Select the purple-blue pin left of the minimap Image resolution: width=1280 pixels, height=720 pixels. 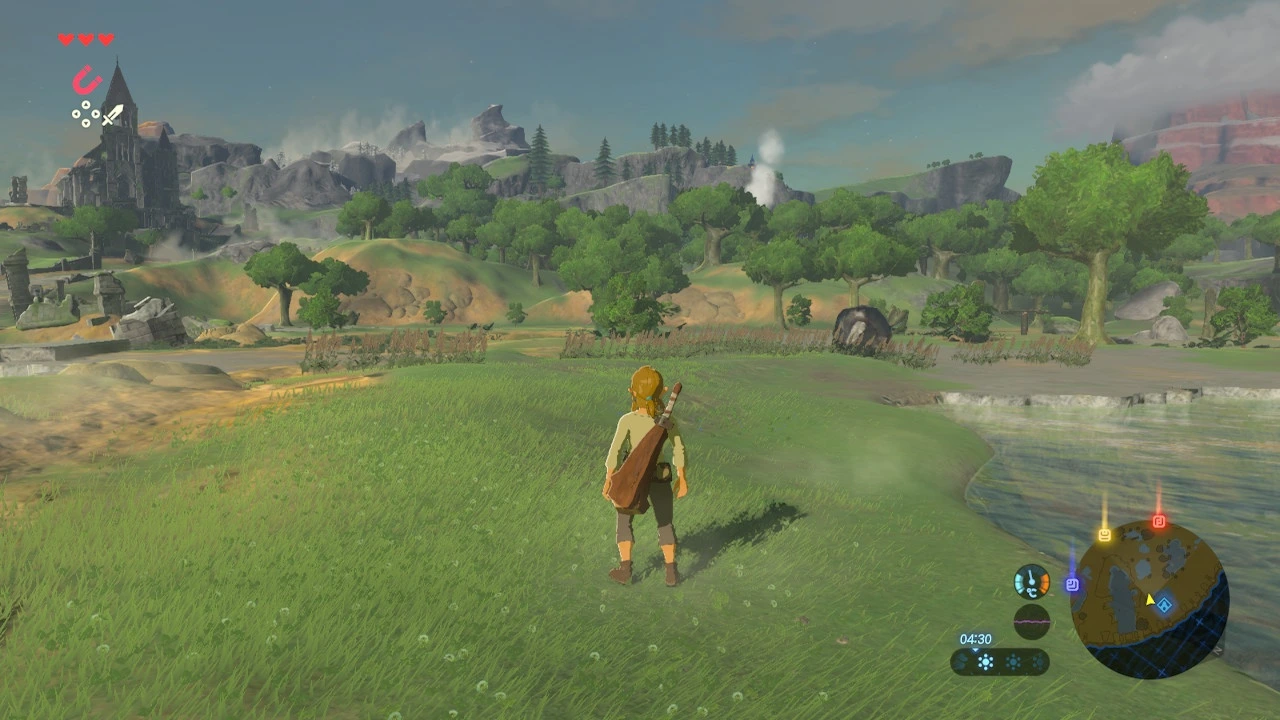pos(1072,584)
